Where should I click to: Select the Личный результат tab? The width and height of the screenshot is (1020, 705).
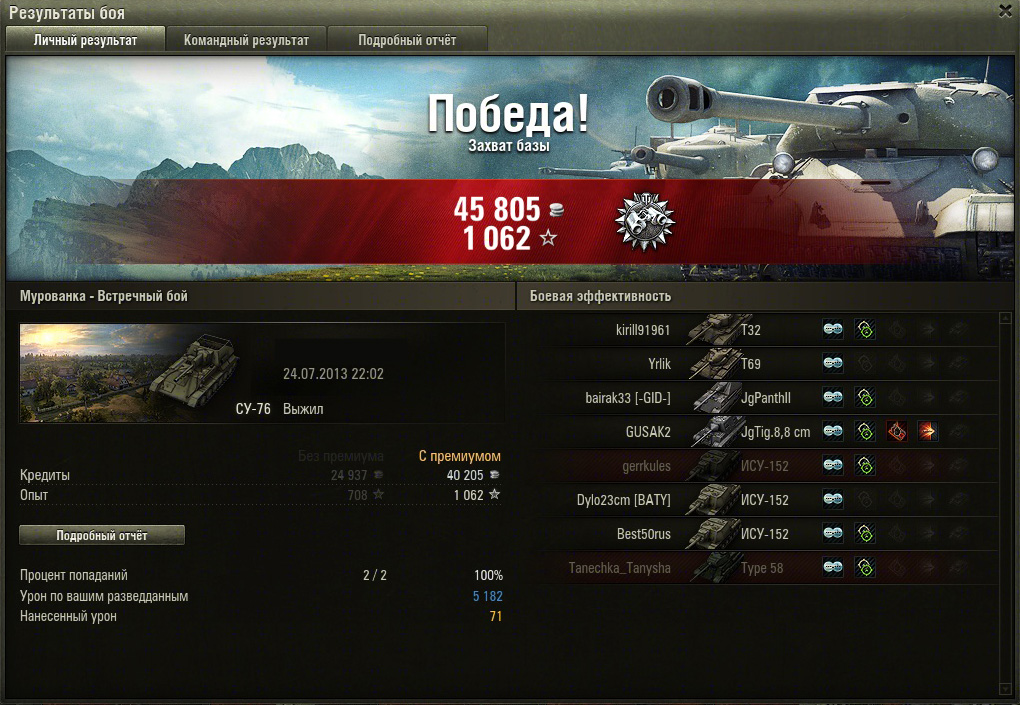[x=85, y=40]
